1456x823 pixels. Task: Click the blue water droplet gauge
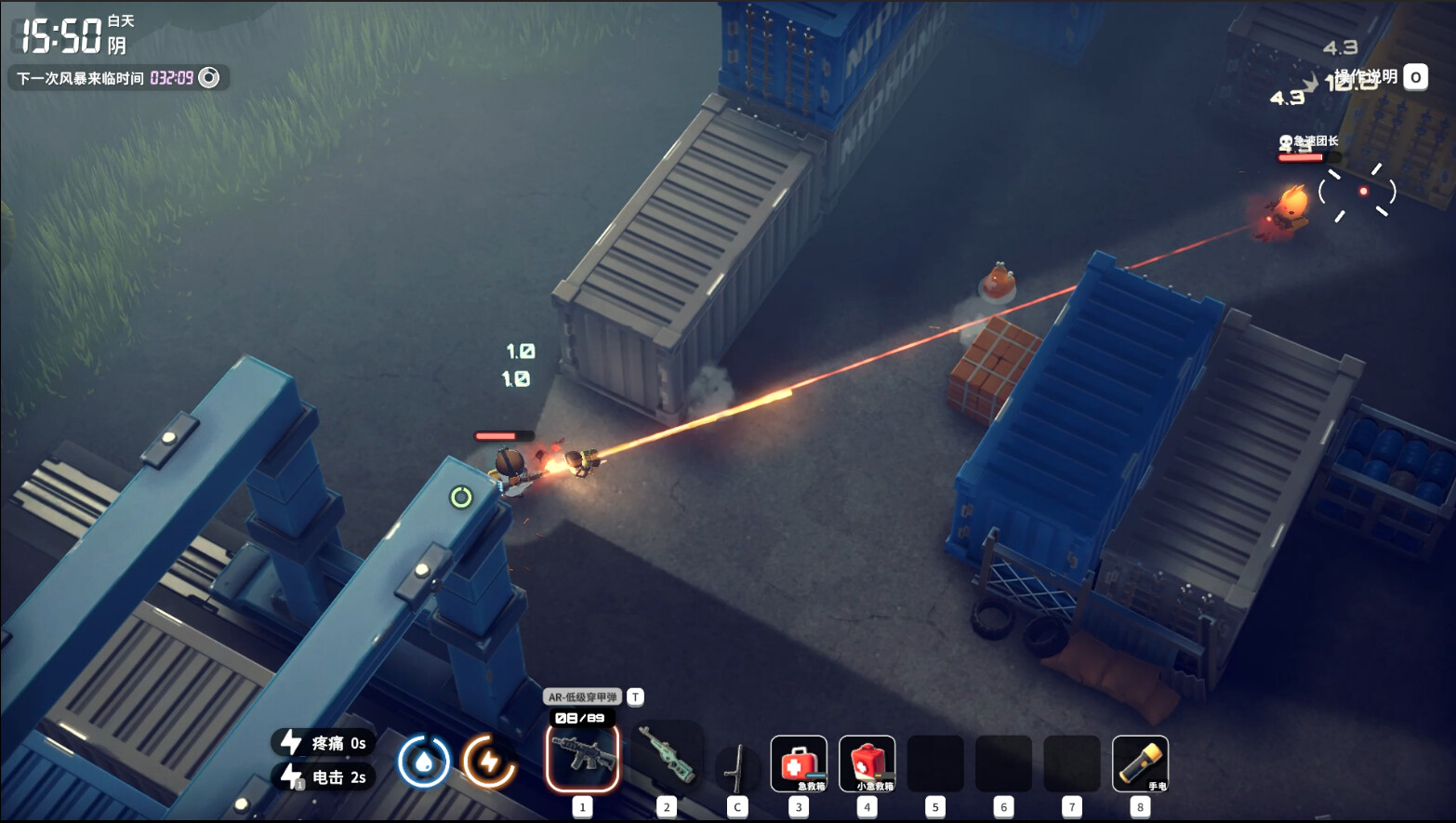424,762
